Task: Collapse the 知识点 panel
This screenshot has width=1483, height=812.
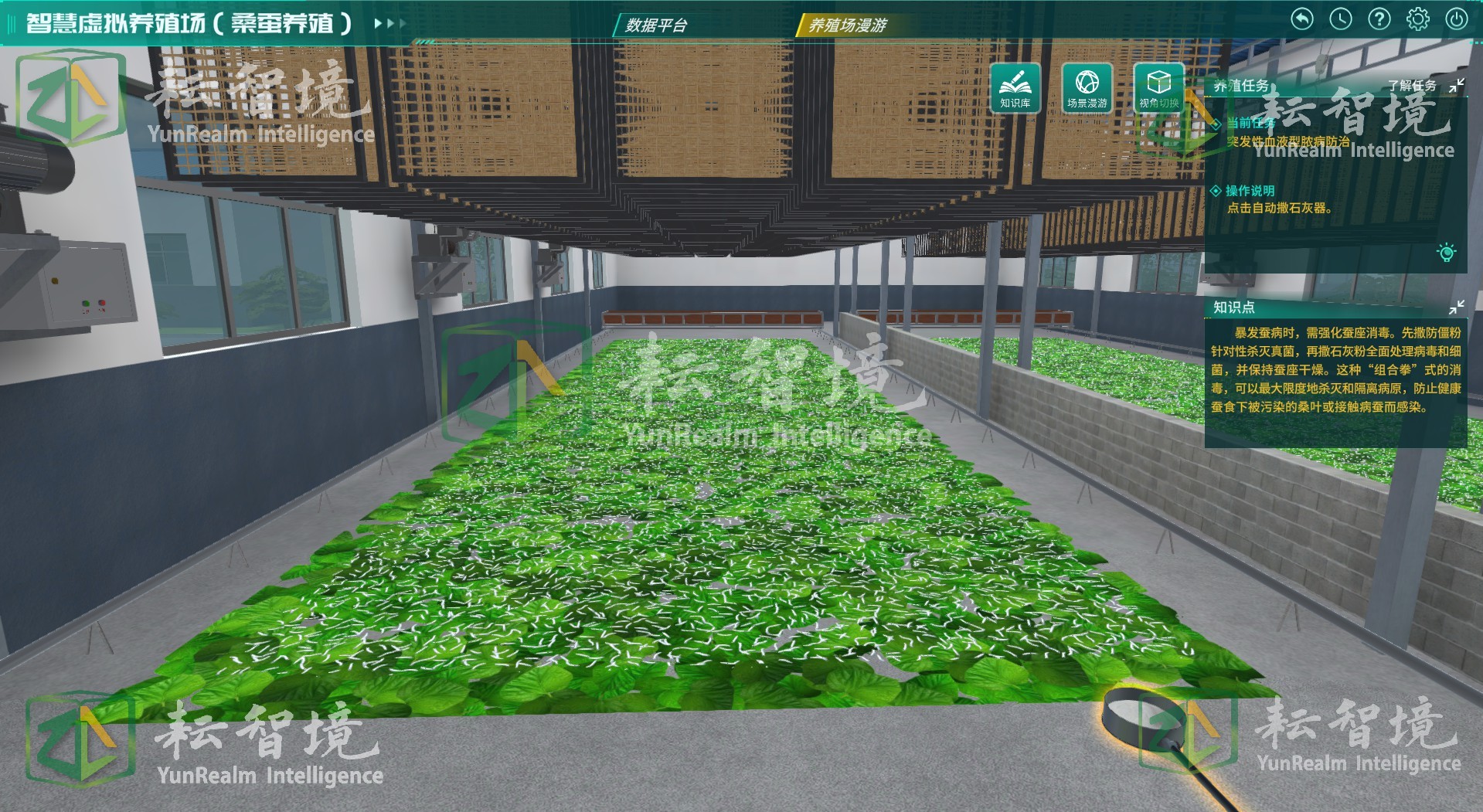Action: click(x=1457, y=307)
